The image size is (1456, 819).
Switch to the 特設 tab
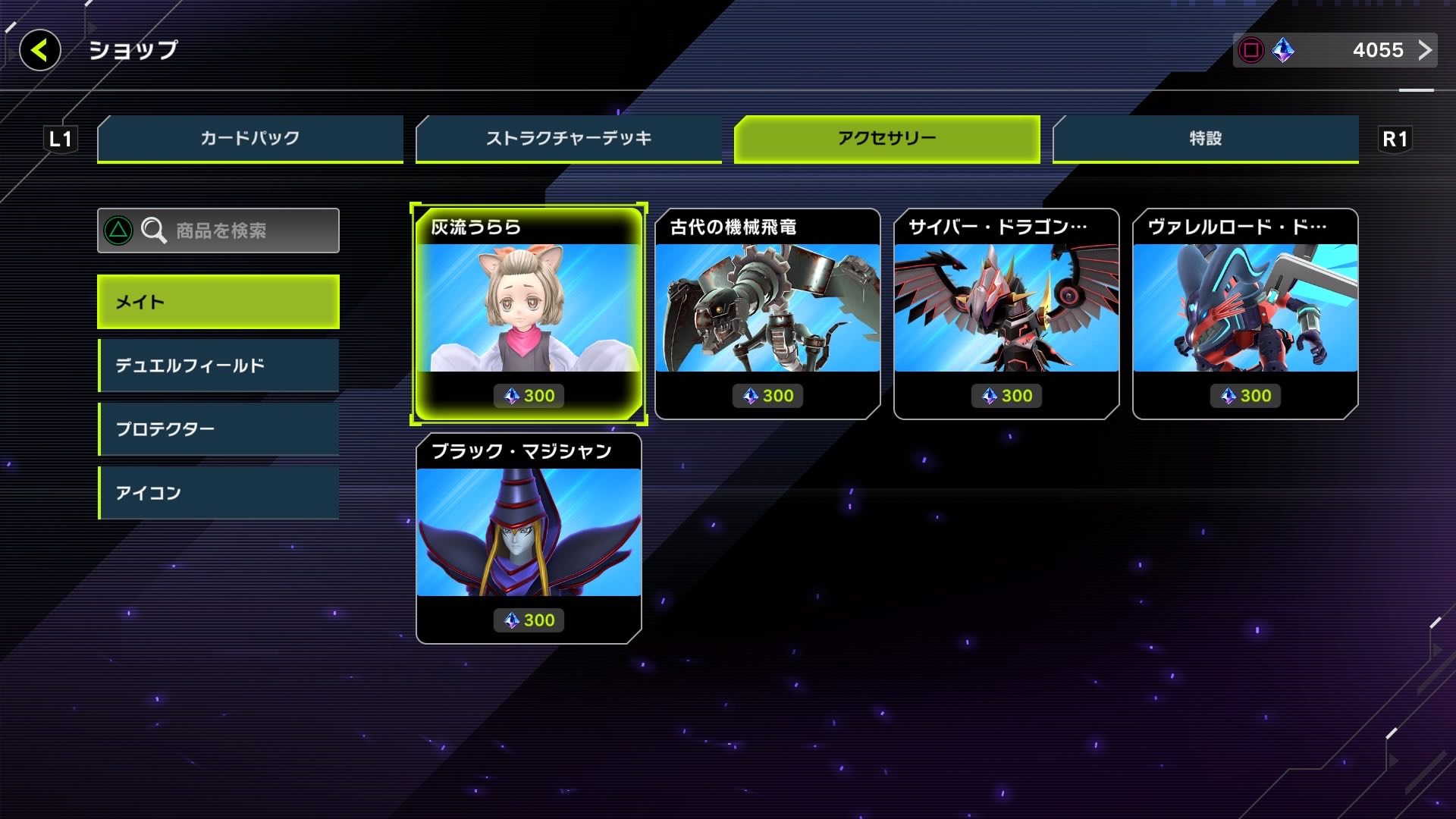click(x=1206, y=139)
